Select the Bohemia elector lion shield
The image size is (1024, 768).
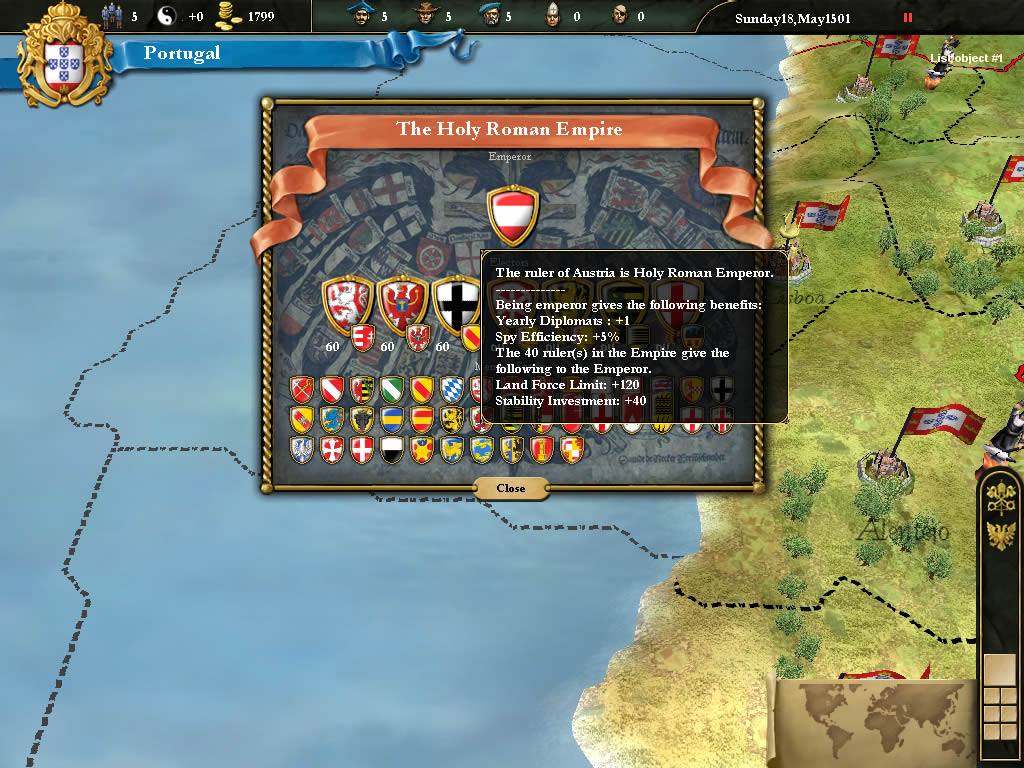pos(346,303)
